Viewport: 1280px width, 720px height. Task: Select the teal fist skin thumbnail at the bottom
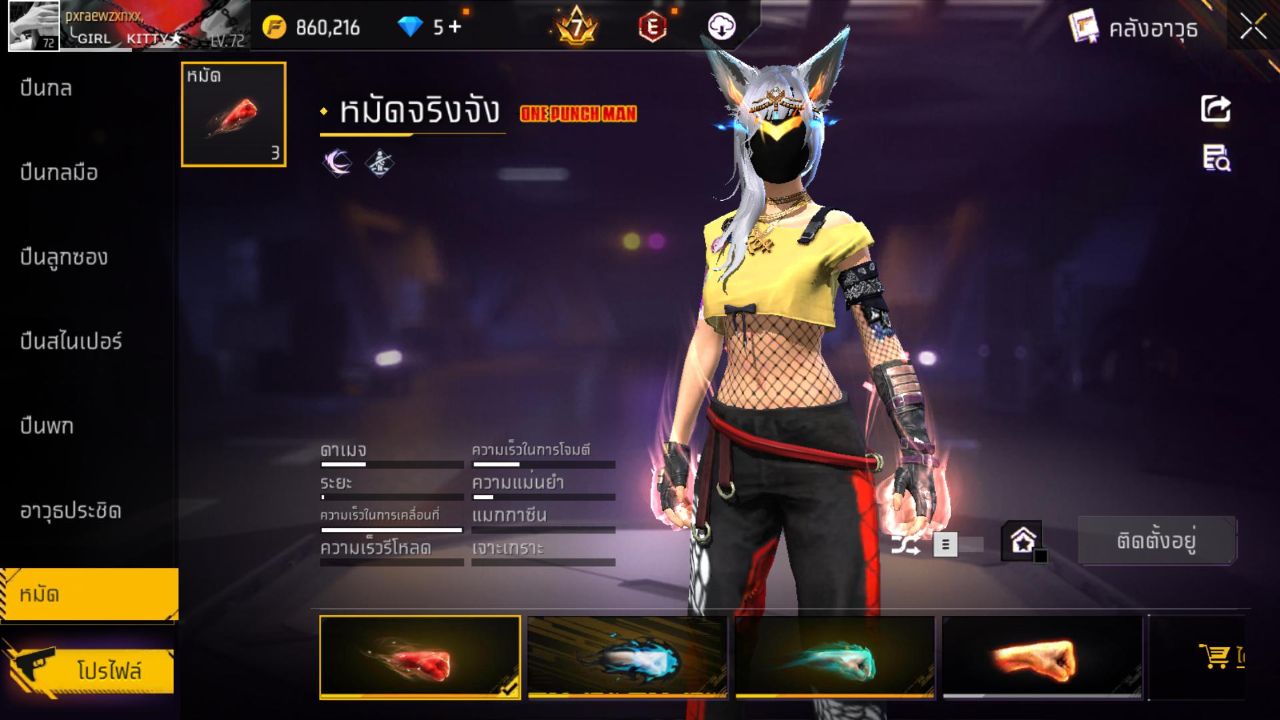click(x=835, y=657)
